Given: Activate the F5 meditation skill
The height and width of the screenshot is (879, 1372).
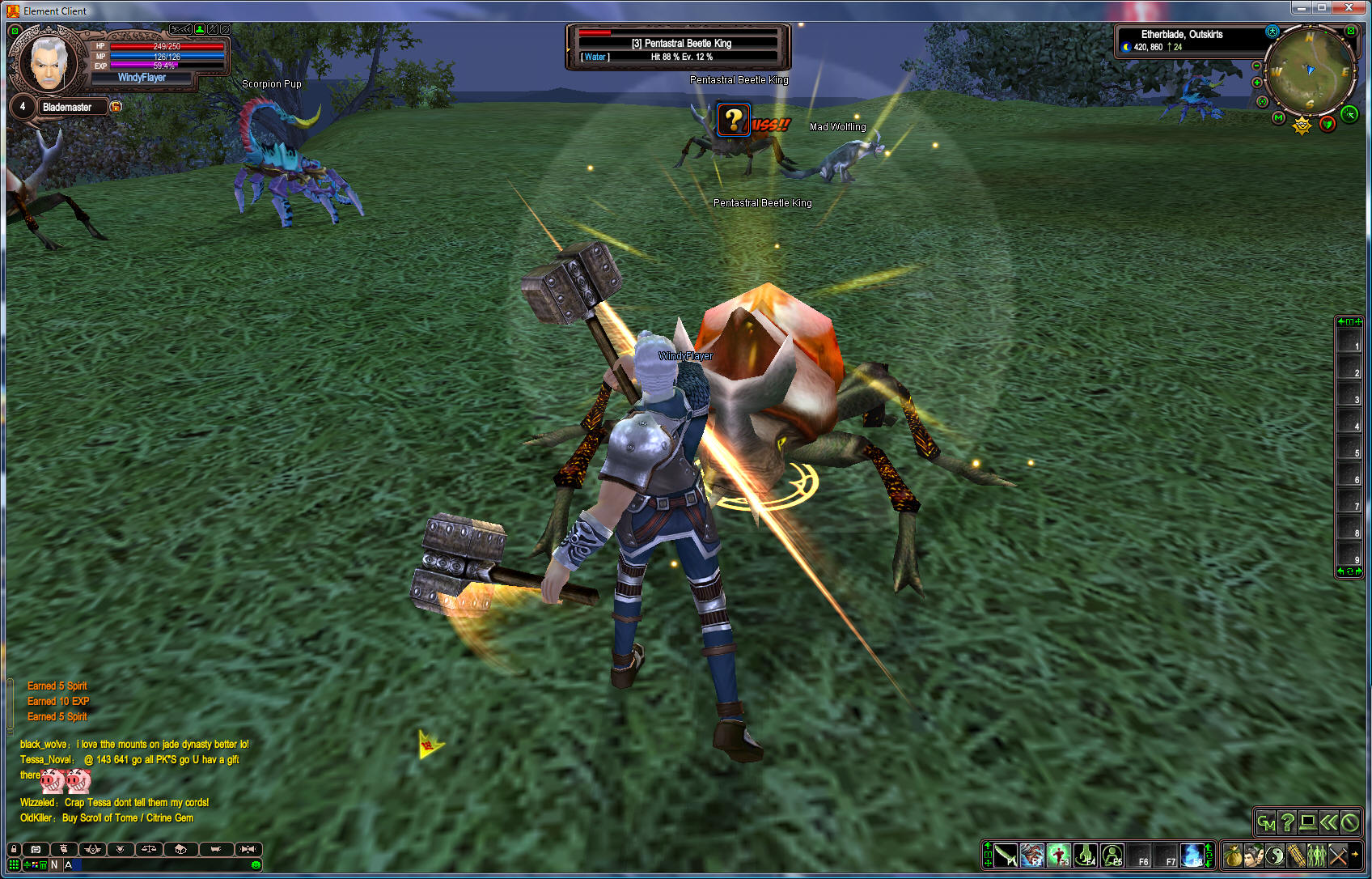Looking at the screenshot, I should point(1112,856).
